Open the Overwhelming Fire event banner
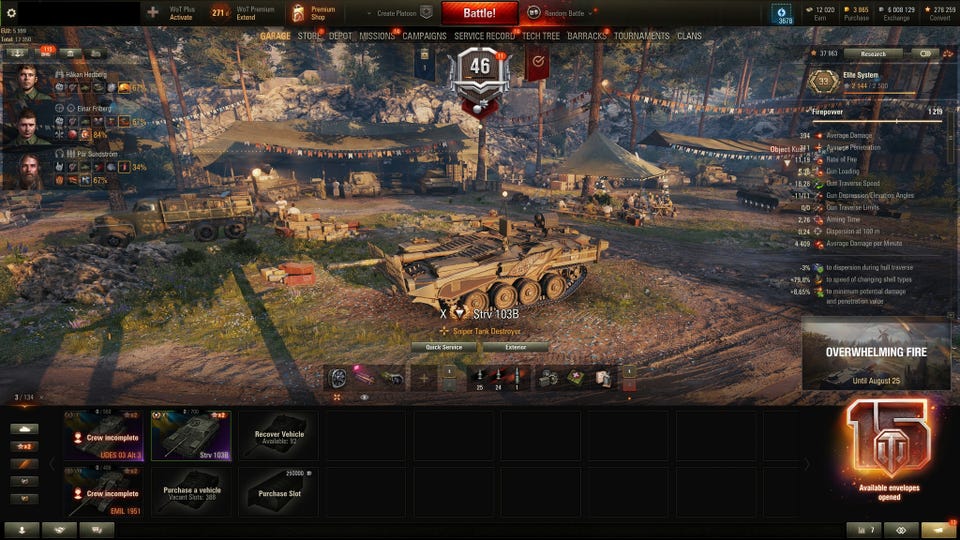This screenshot has height=540, width=960. point(876,354)
